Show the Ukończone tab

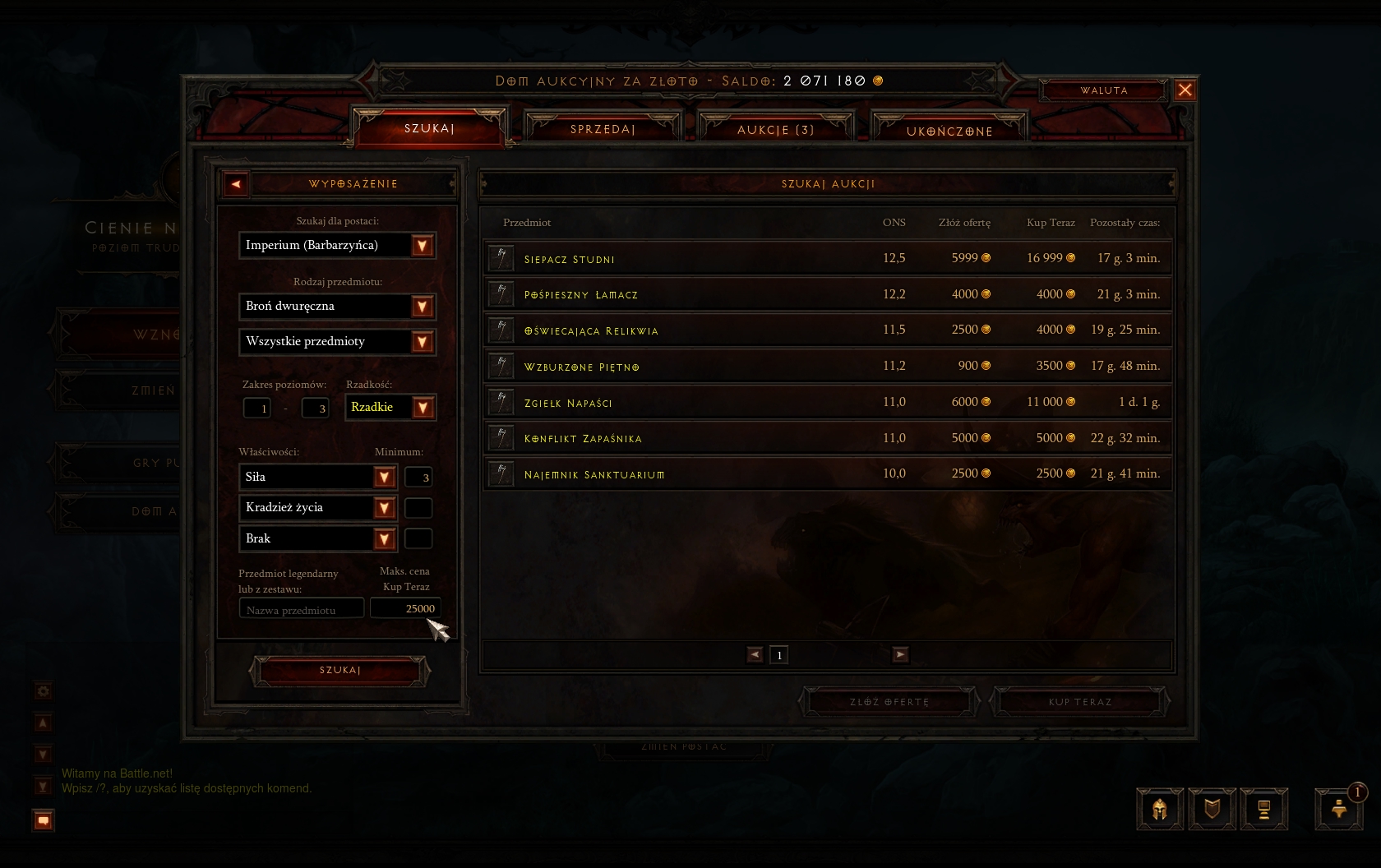[x=949, y=131]
